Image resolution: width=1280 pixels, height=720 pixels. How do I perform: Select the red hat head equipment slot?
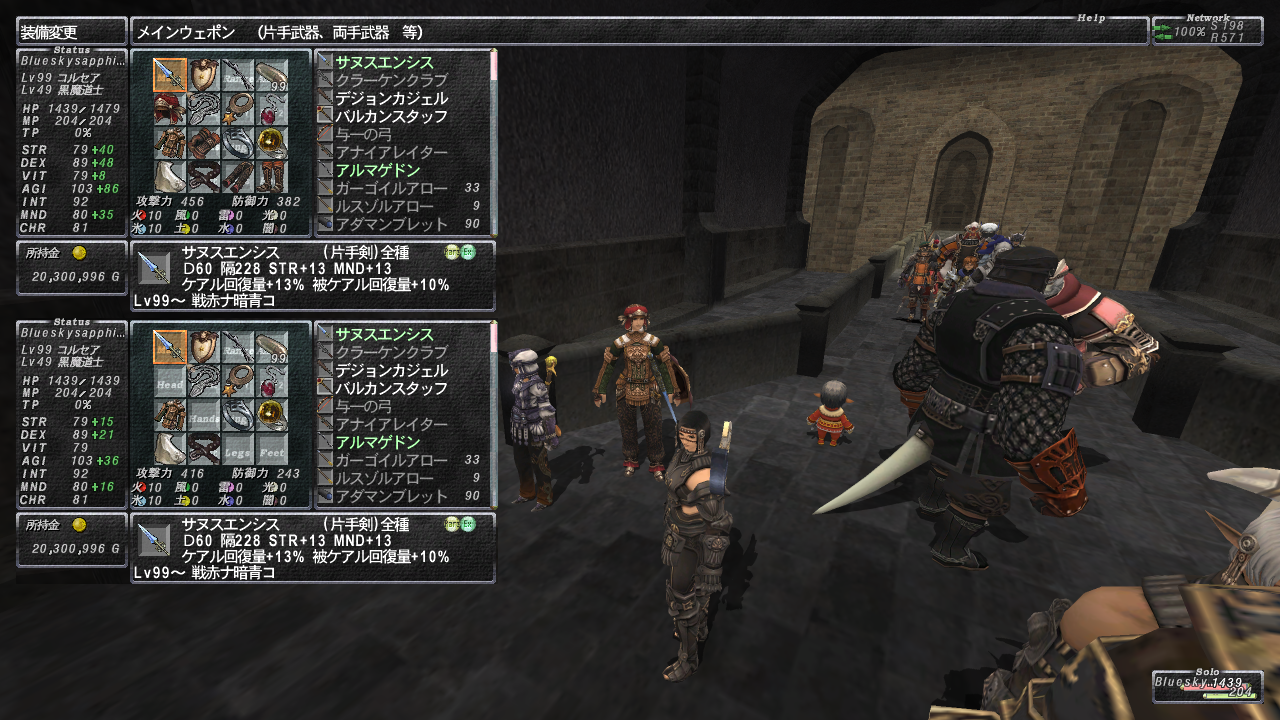pos(169,107)
